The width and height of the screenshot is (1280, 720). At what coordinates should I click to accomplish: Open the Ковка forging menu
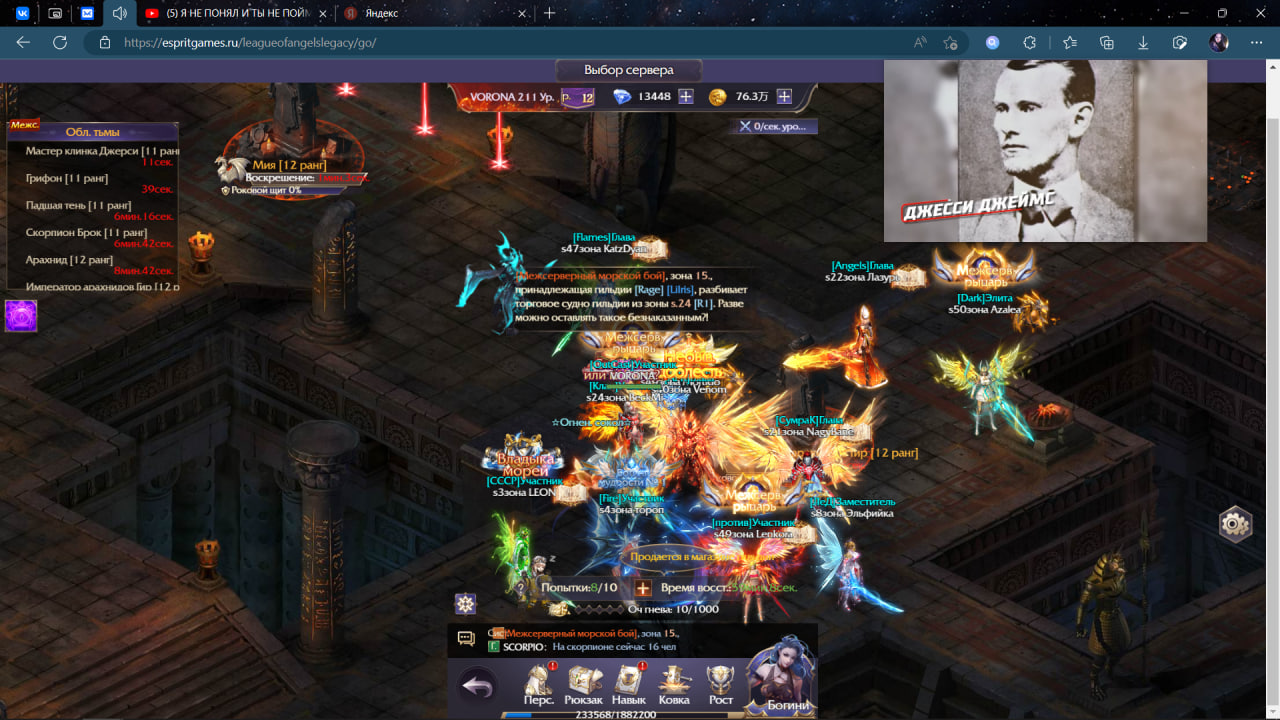[675, 685]
